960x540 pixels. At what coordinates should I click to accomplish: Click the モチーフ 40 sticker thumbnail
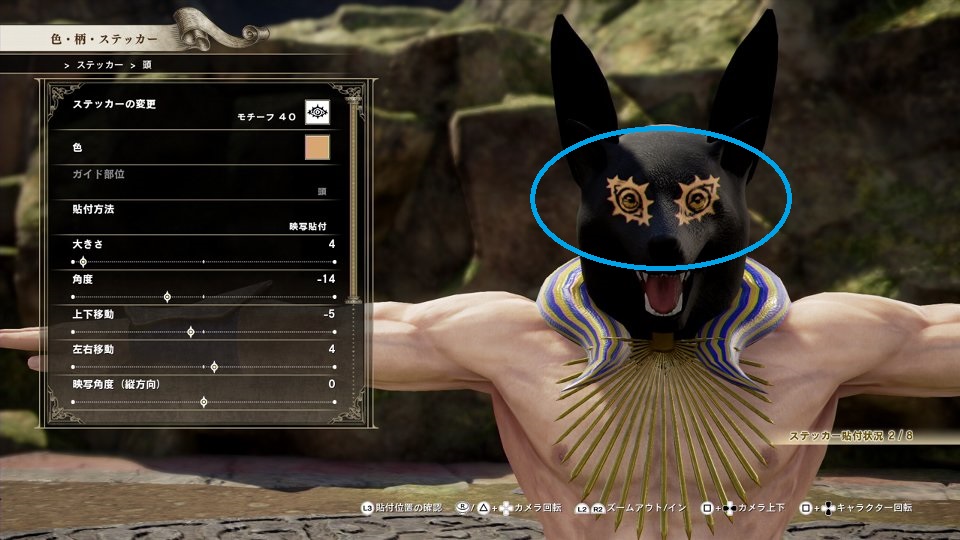317,111
